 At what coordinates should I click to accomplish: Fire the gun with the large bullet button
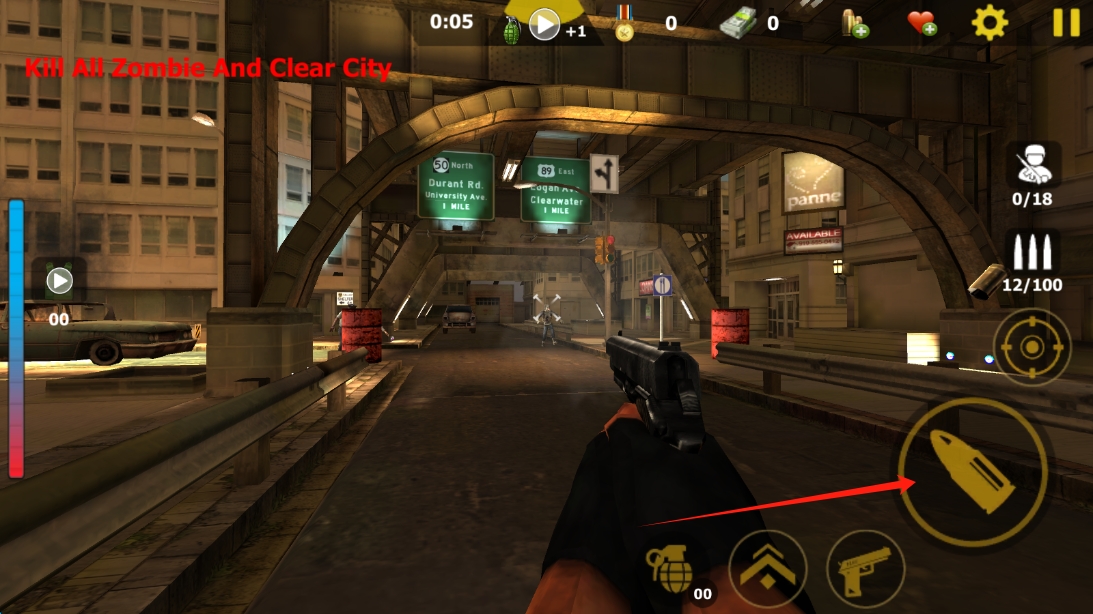pyautogui.click(x=972, y=470)
